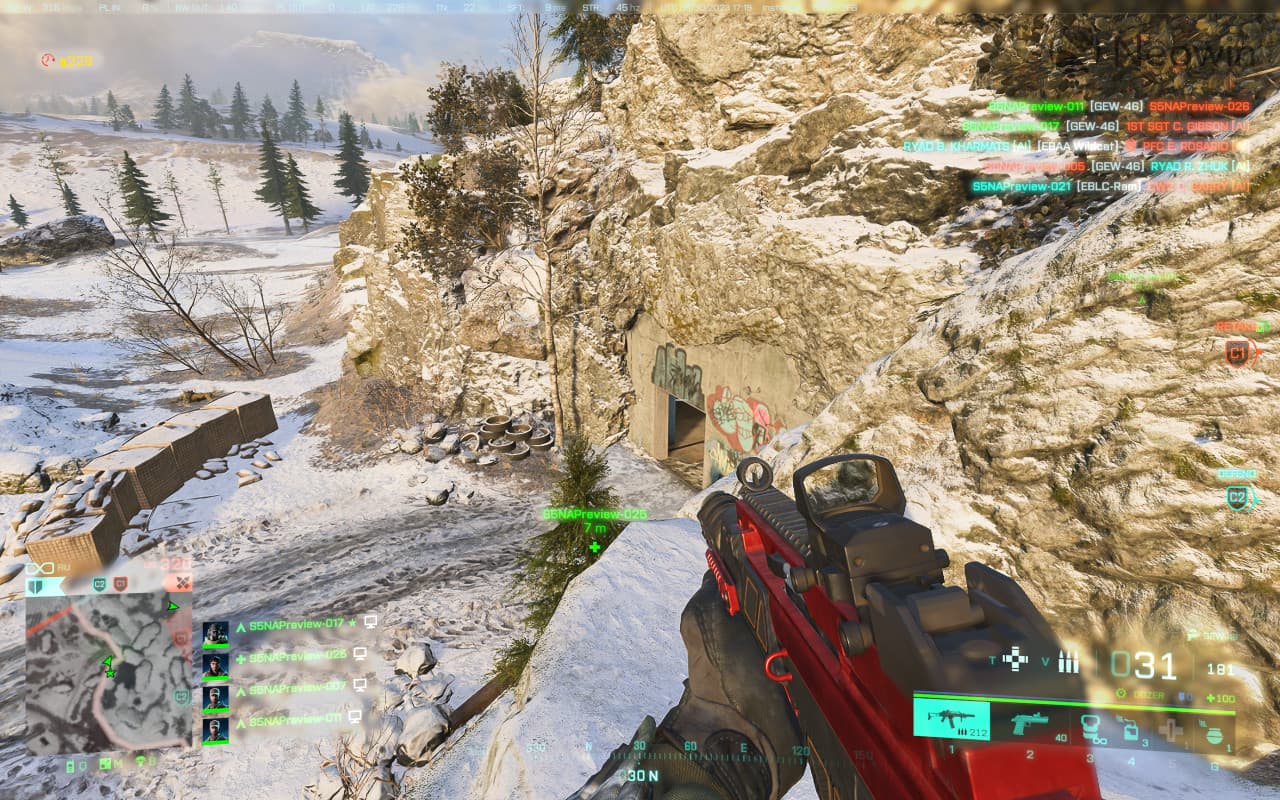Open the weapon attachment plus-shaped icon
The image size is (1280, 800).
[1015, 659]
